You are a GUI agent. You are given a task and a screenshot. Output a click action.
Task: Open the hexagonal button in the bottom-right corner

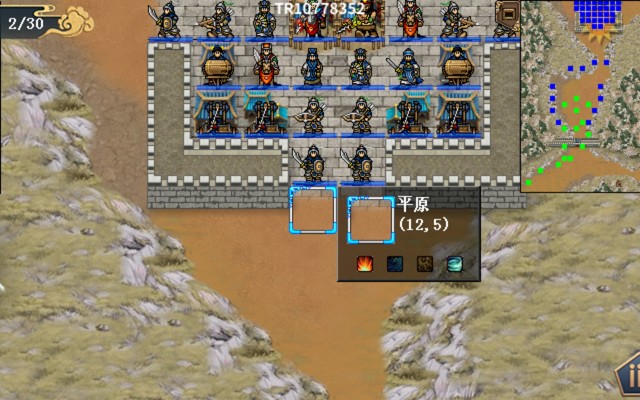pyautogui.click(x=630, y=378)
